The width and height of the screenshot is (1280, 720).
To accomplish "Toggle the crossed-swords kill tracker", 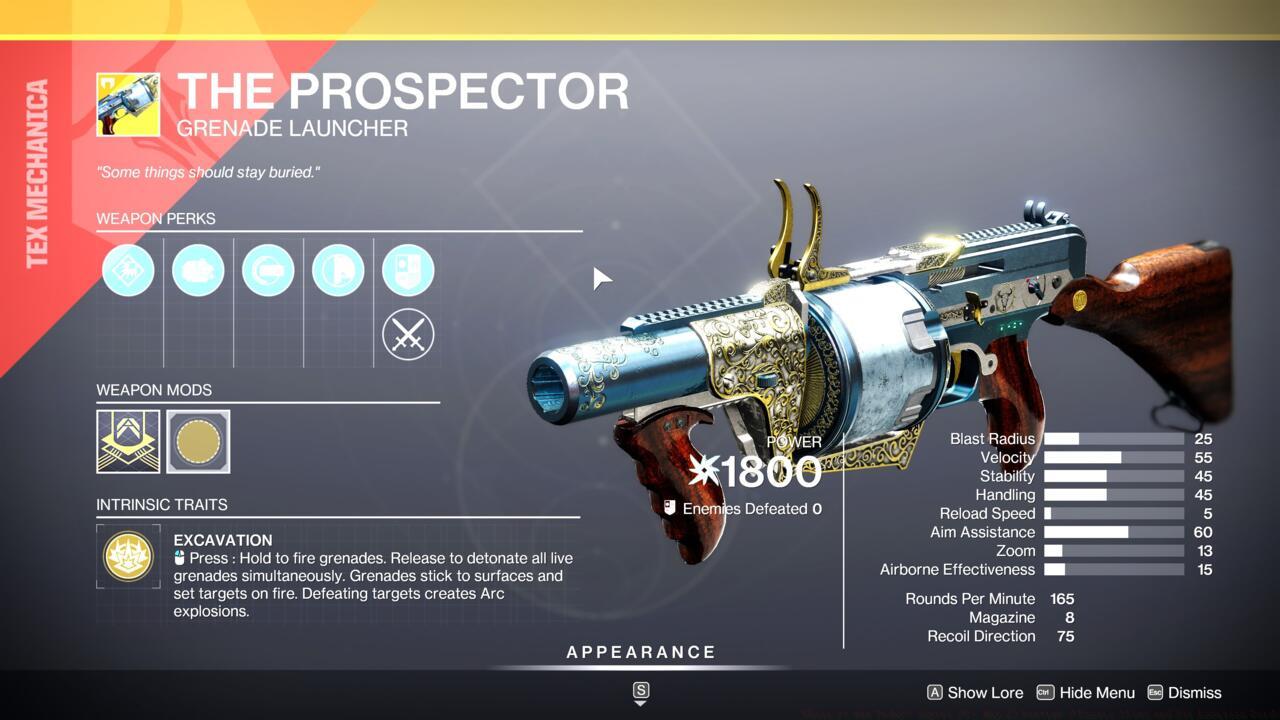I will tap(407, 334).
